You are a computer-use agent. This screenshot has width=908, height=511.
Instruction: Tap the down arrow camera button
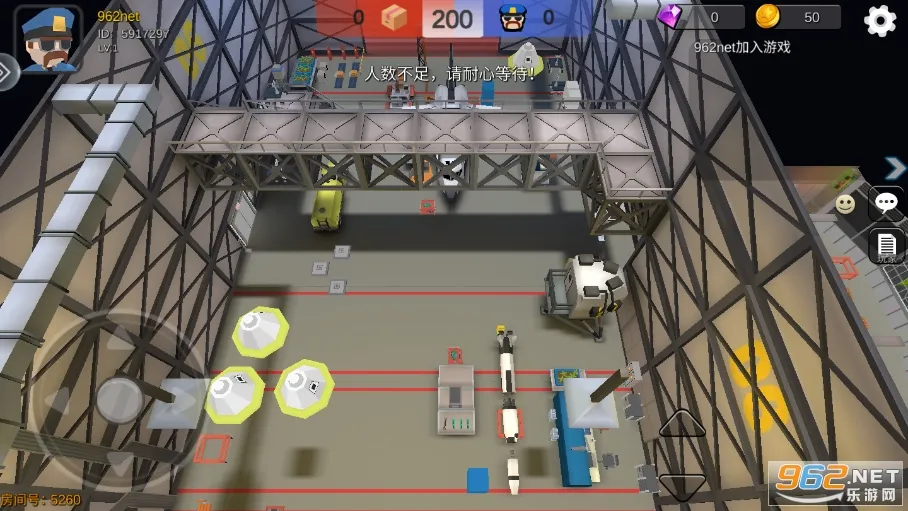tap(682, 486)
